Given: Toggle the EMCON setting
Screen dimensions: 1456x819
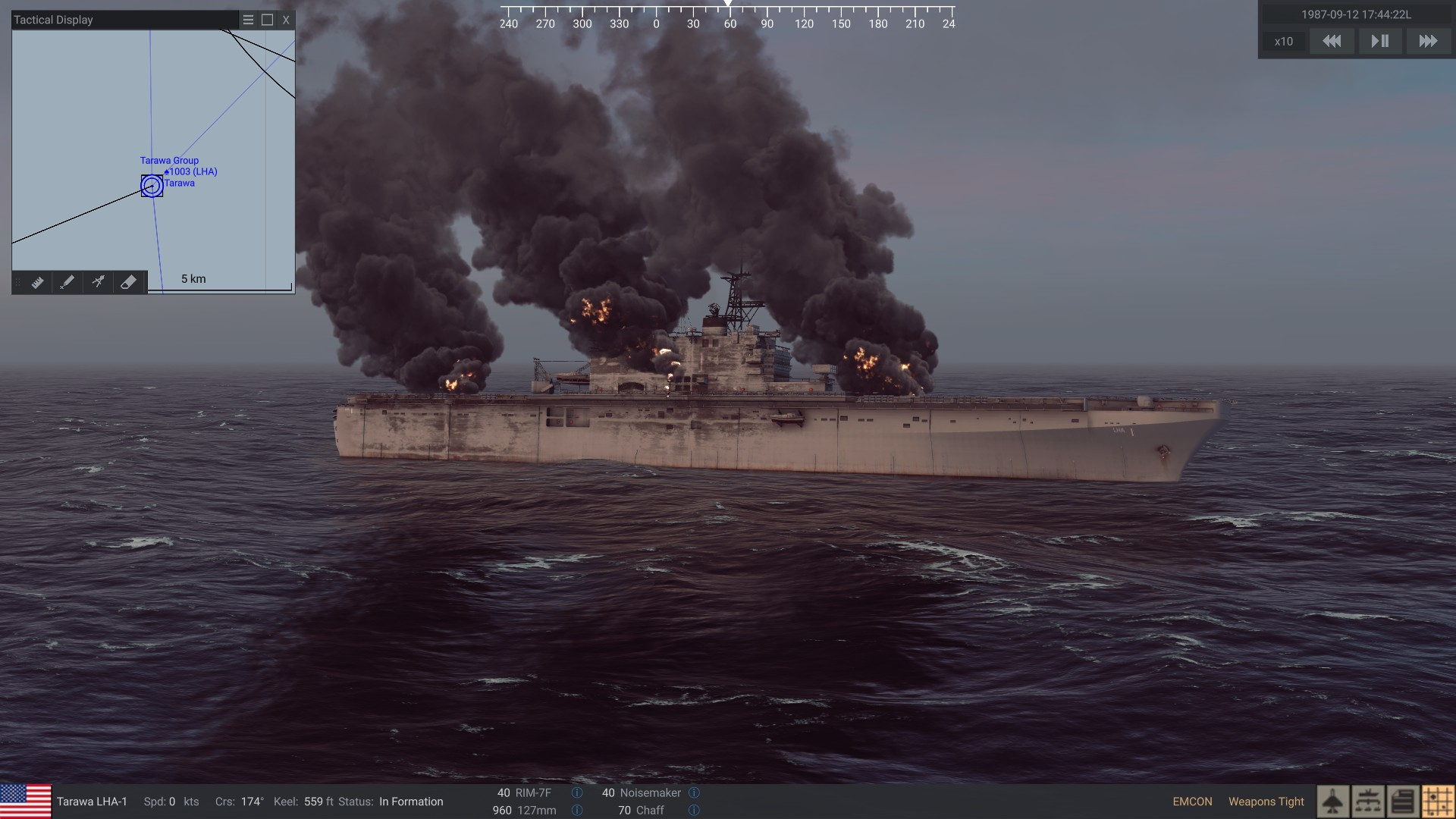Looking at the screenshot, I should (1192, 802).
